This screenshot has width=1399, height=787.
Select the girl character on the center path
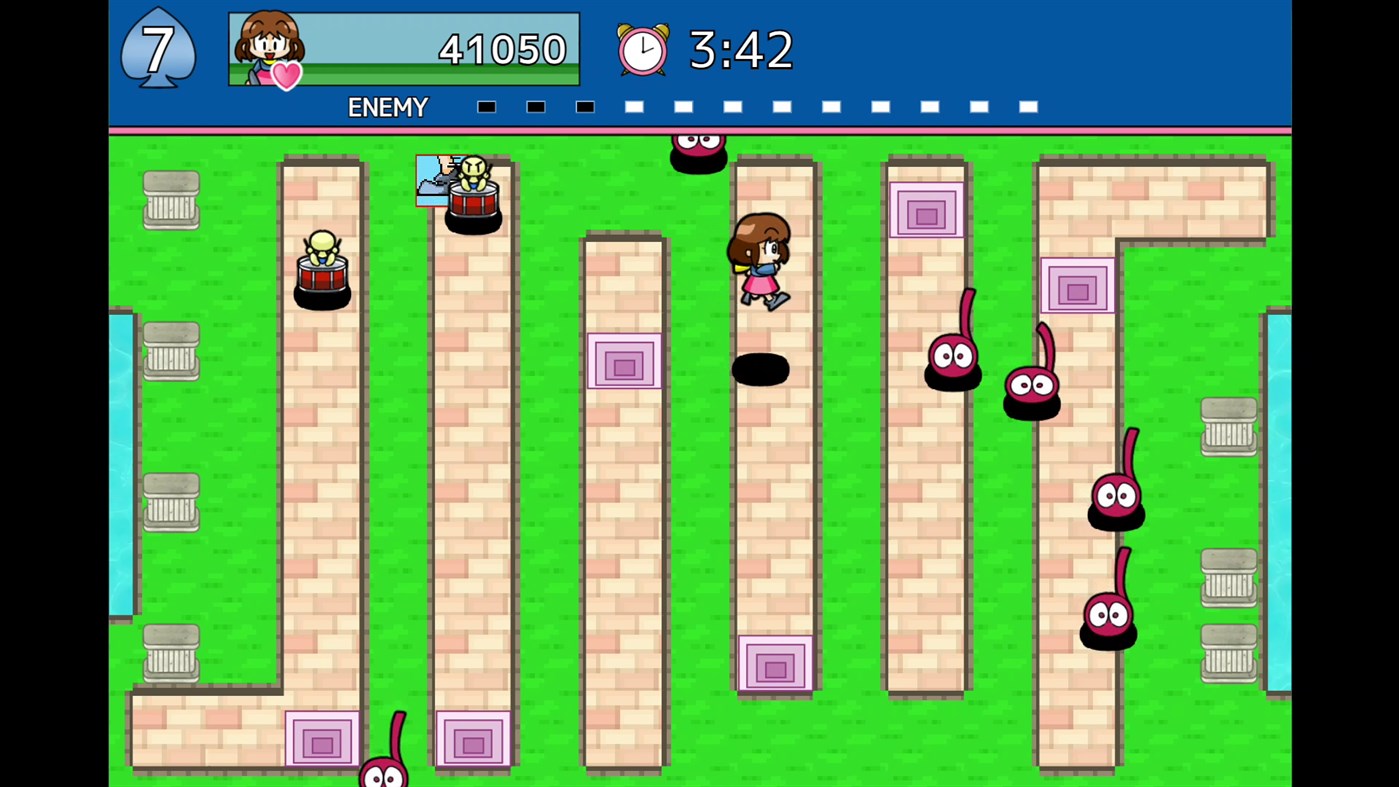[760, 260]
